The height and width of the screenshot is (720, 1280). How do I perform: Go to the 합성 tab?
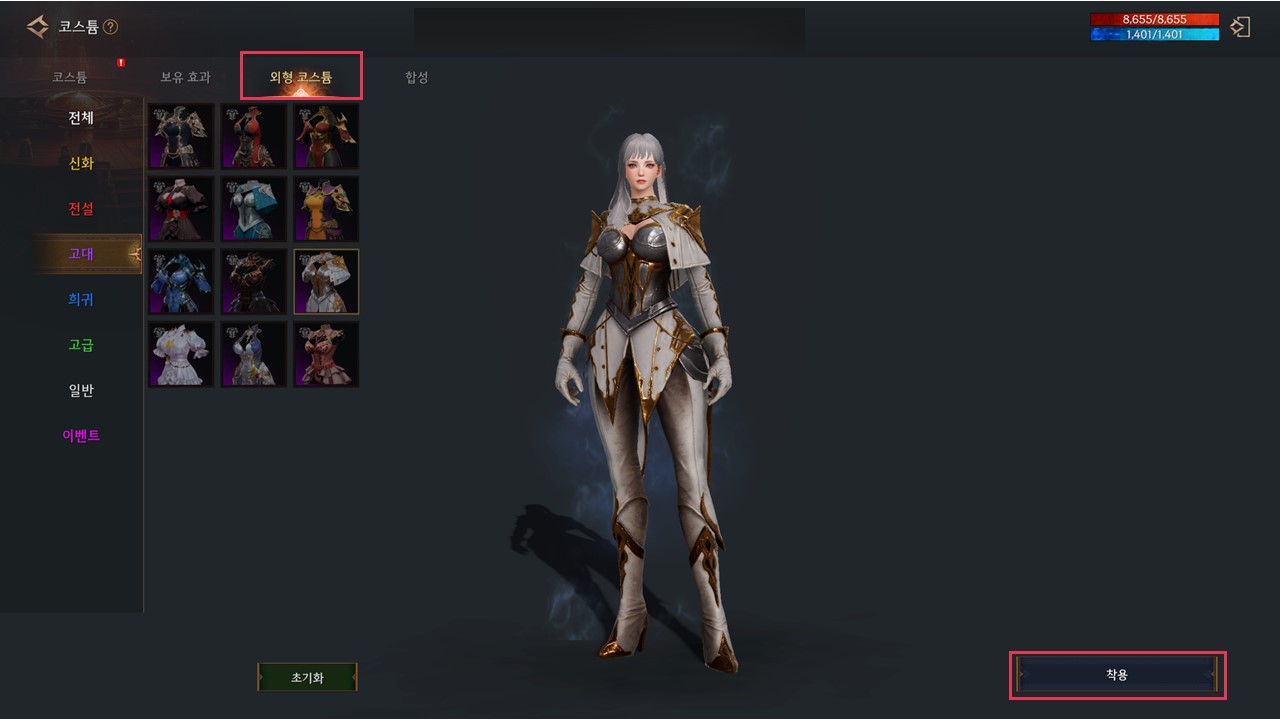pyautogui.click(x=417, y=77)
